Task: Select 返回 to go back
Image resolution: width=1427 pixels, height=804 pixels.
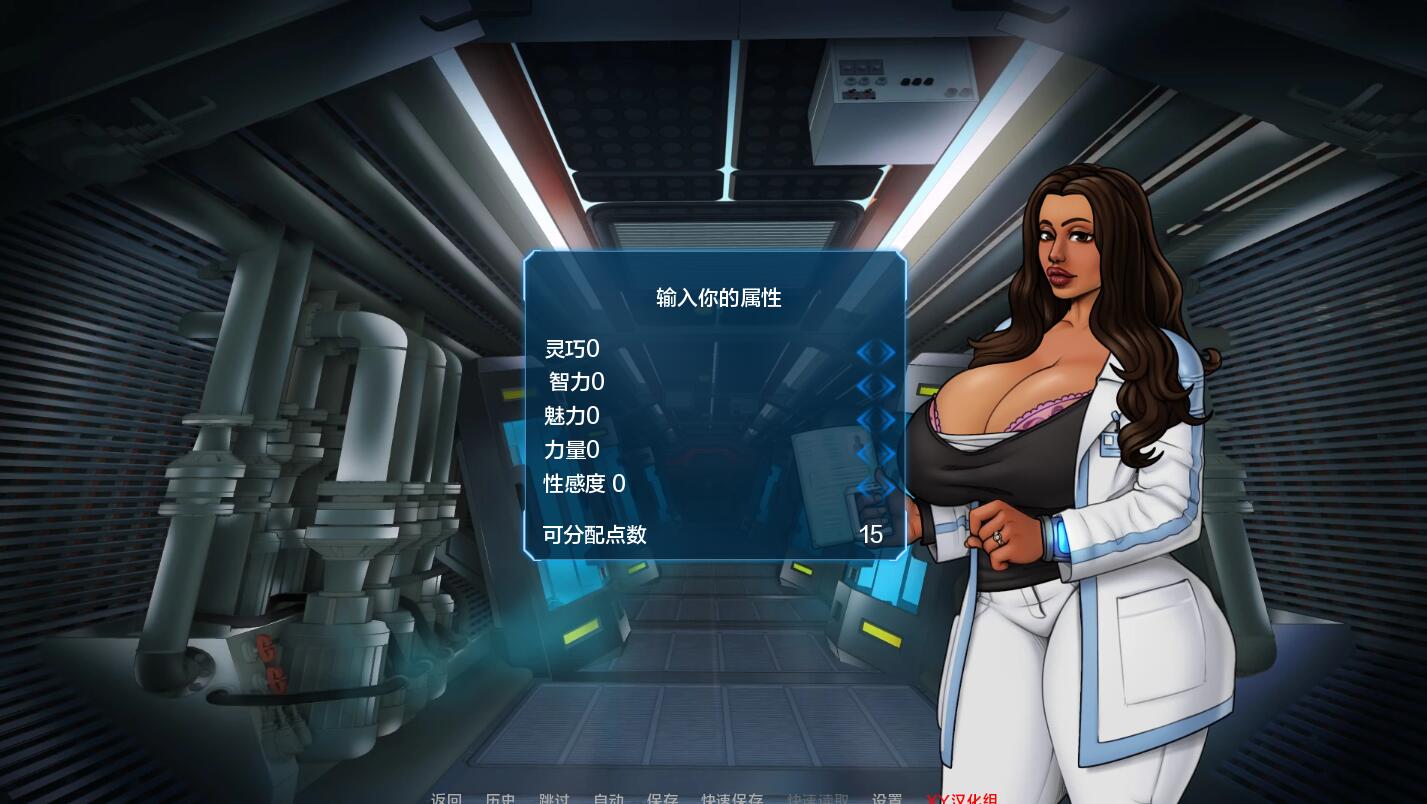Action: point(446,797)
